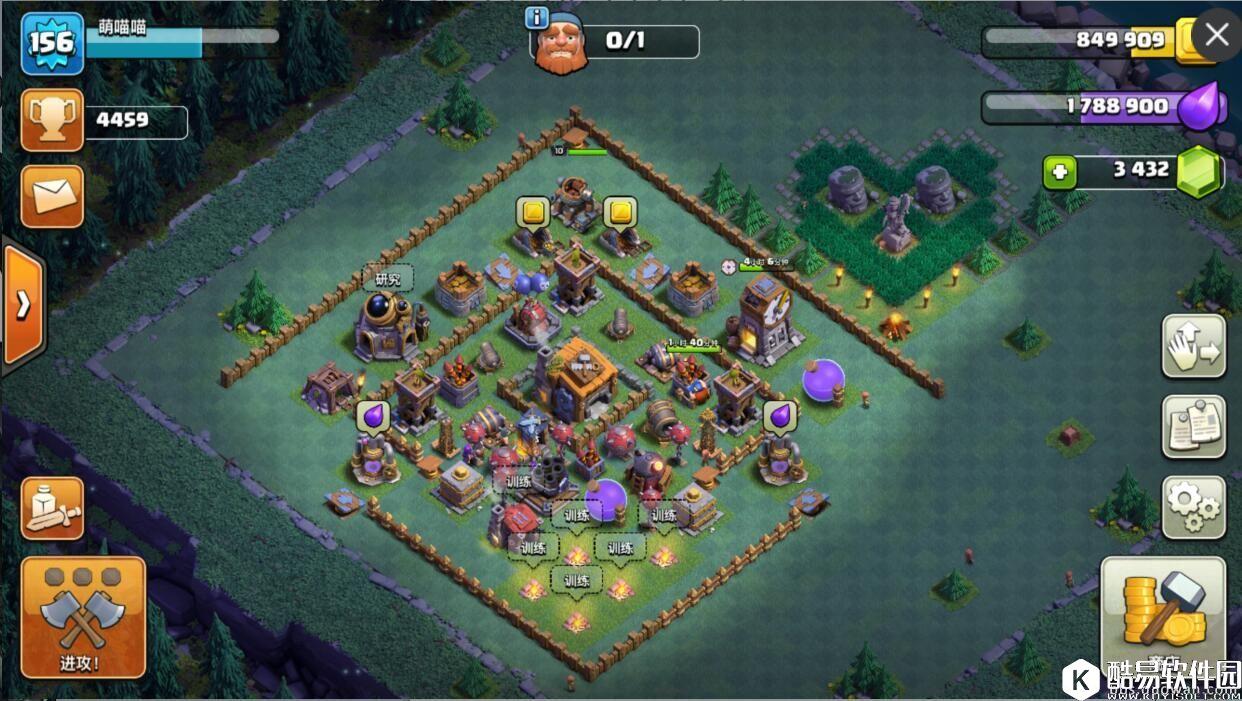Open player profile level 156 badge

(52, 43)
